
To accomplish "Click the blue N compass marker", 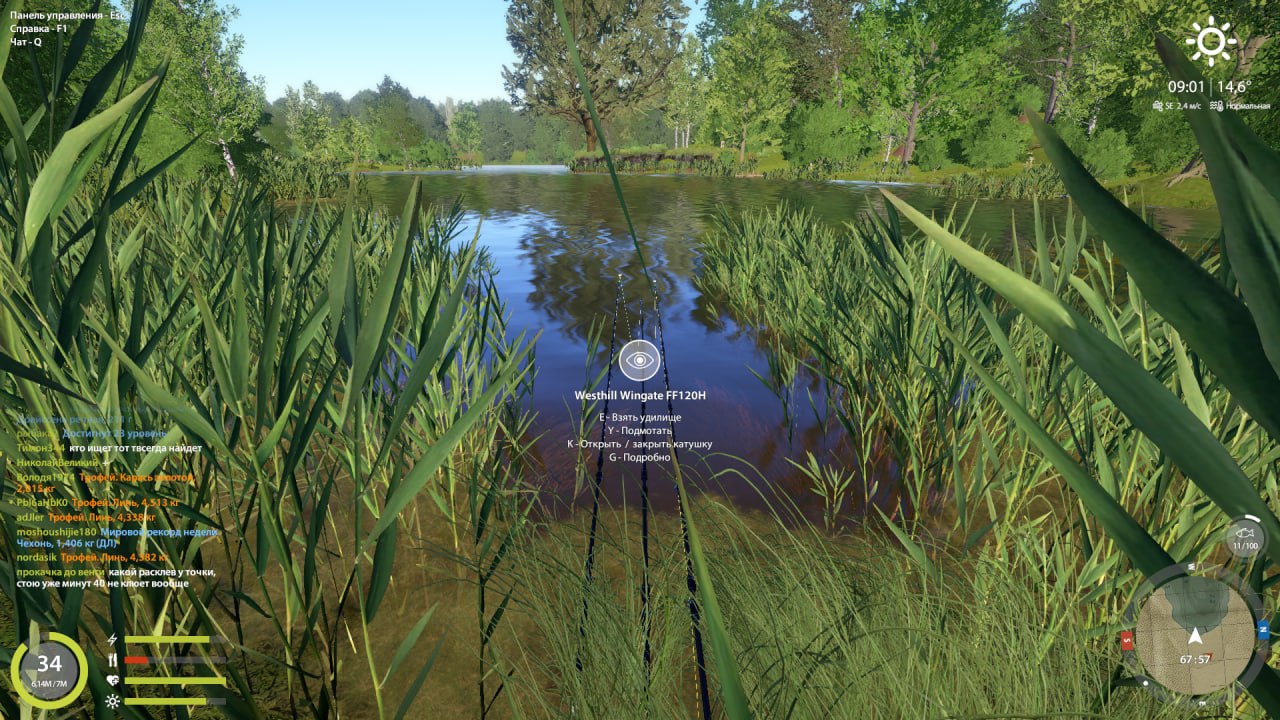I will [x=1262, y=629].
